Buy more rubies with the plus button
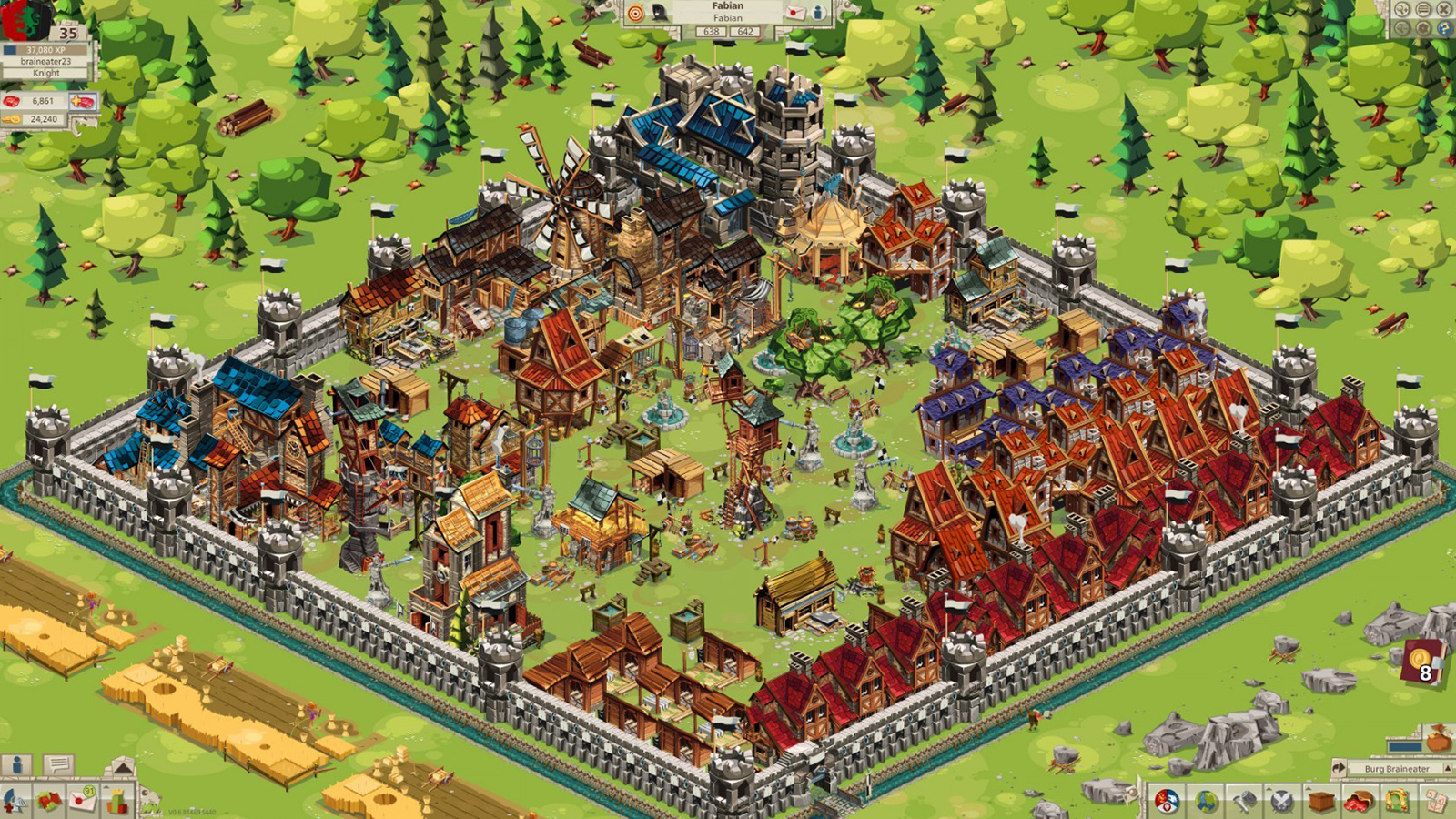The image size is (1456, 819). click(83, 101)
